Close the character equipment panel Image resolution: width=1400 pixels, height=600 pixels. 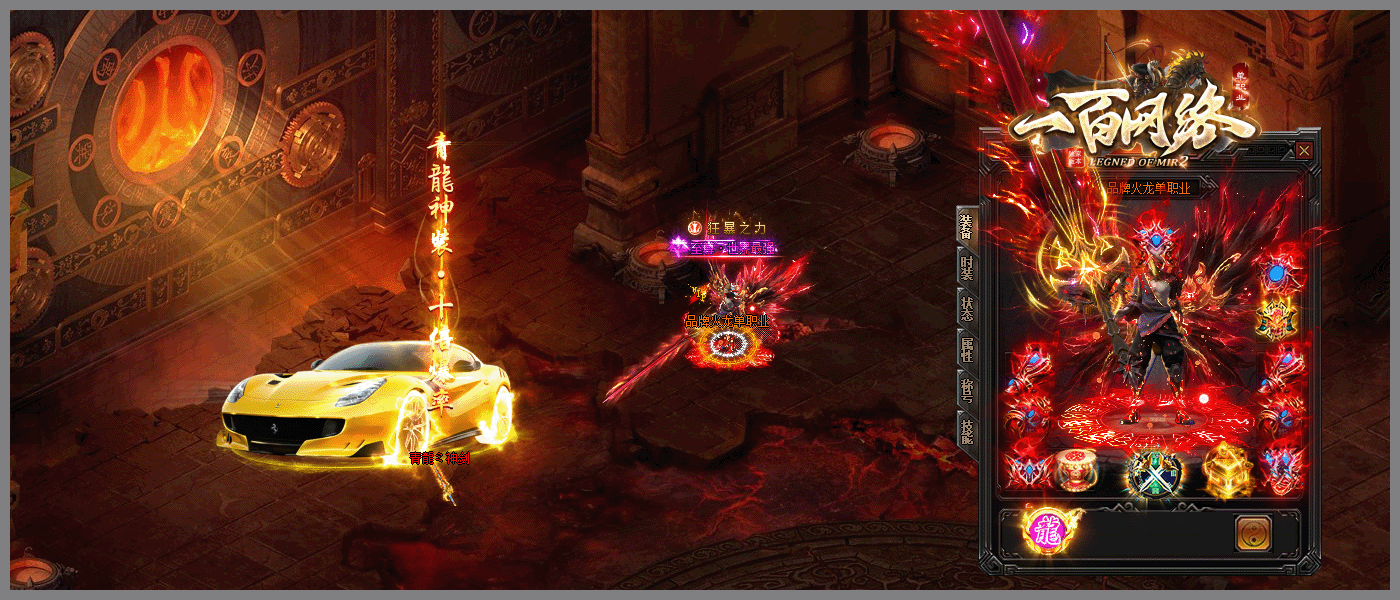[x=1304, y=151]
